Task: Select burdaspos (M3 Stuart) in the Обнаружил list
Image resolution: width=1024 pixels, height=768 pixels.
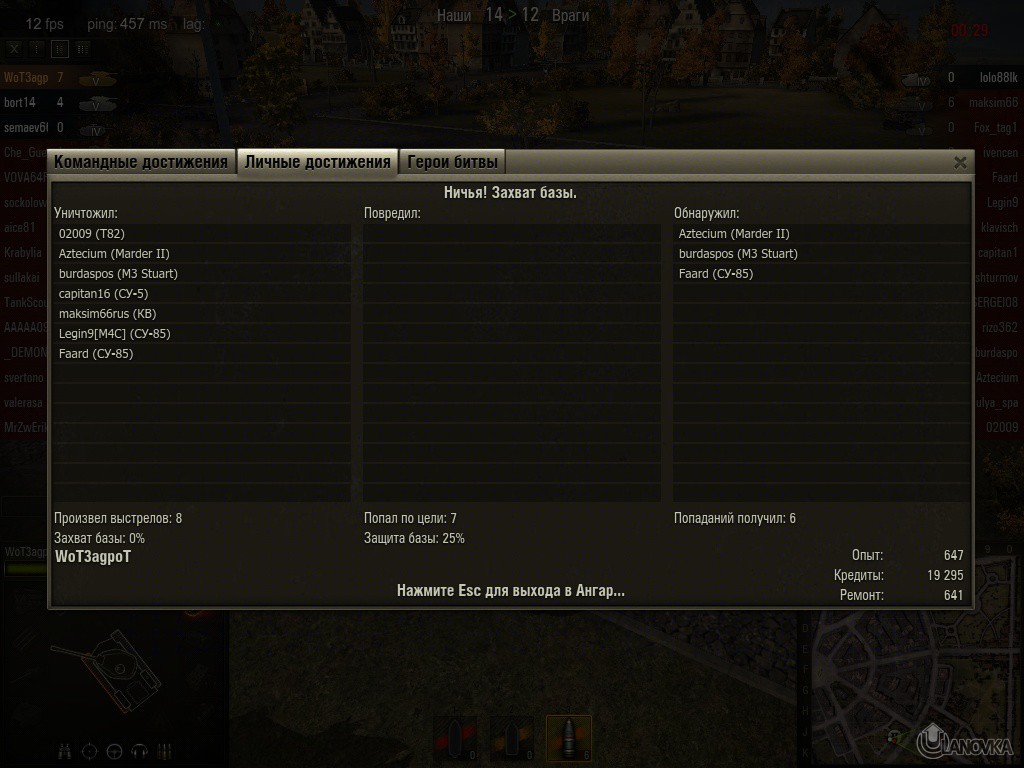Action: point(738,254)
